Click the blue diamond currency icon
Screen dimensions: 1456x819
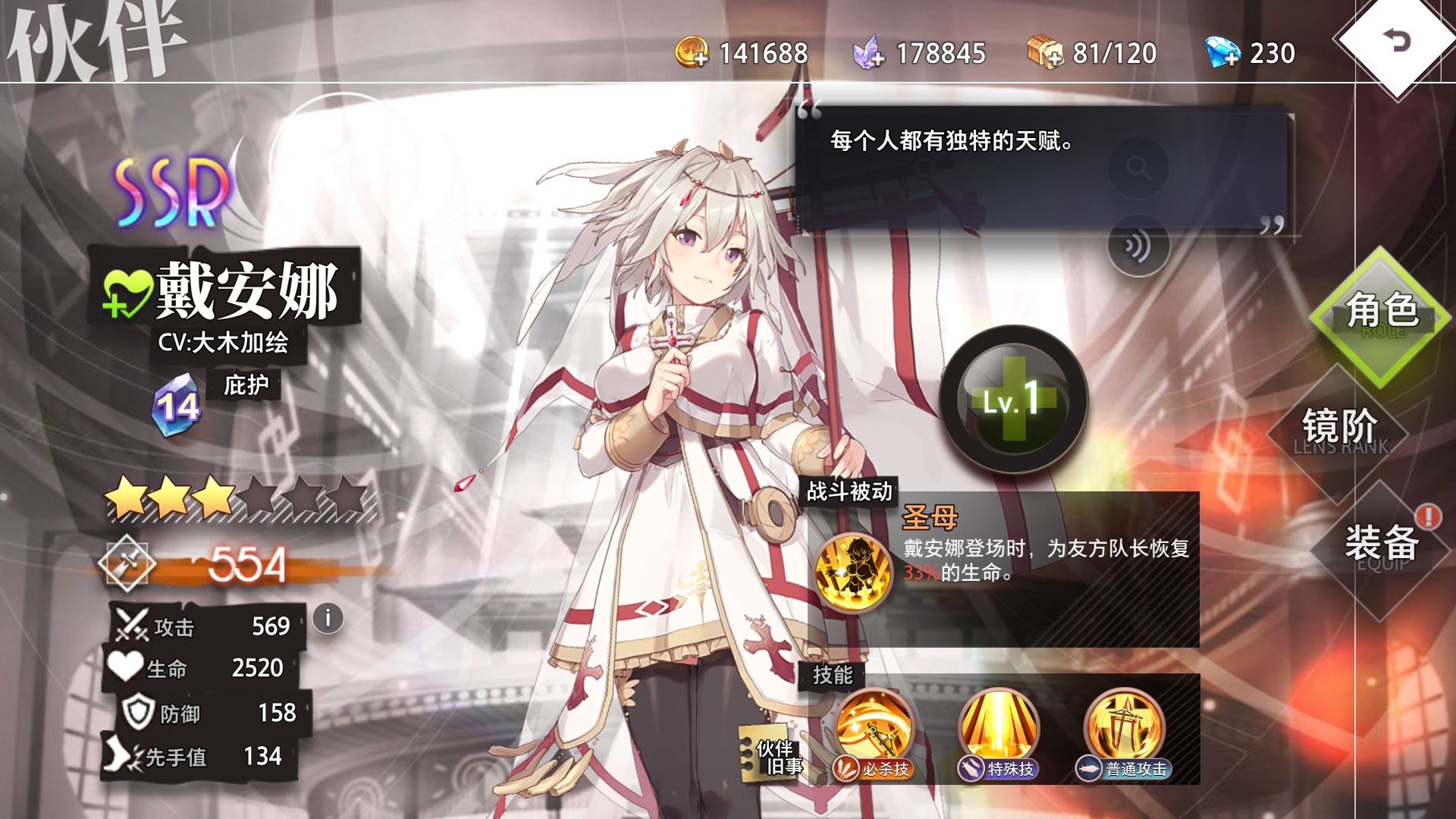coord(1222,52)
